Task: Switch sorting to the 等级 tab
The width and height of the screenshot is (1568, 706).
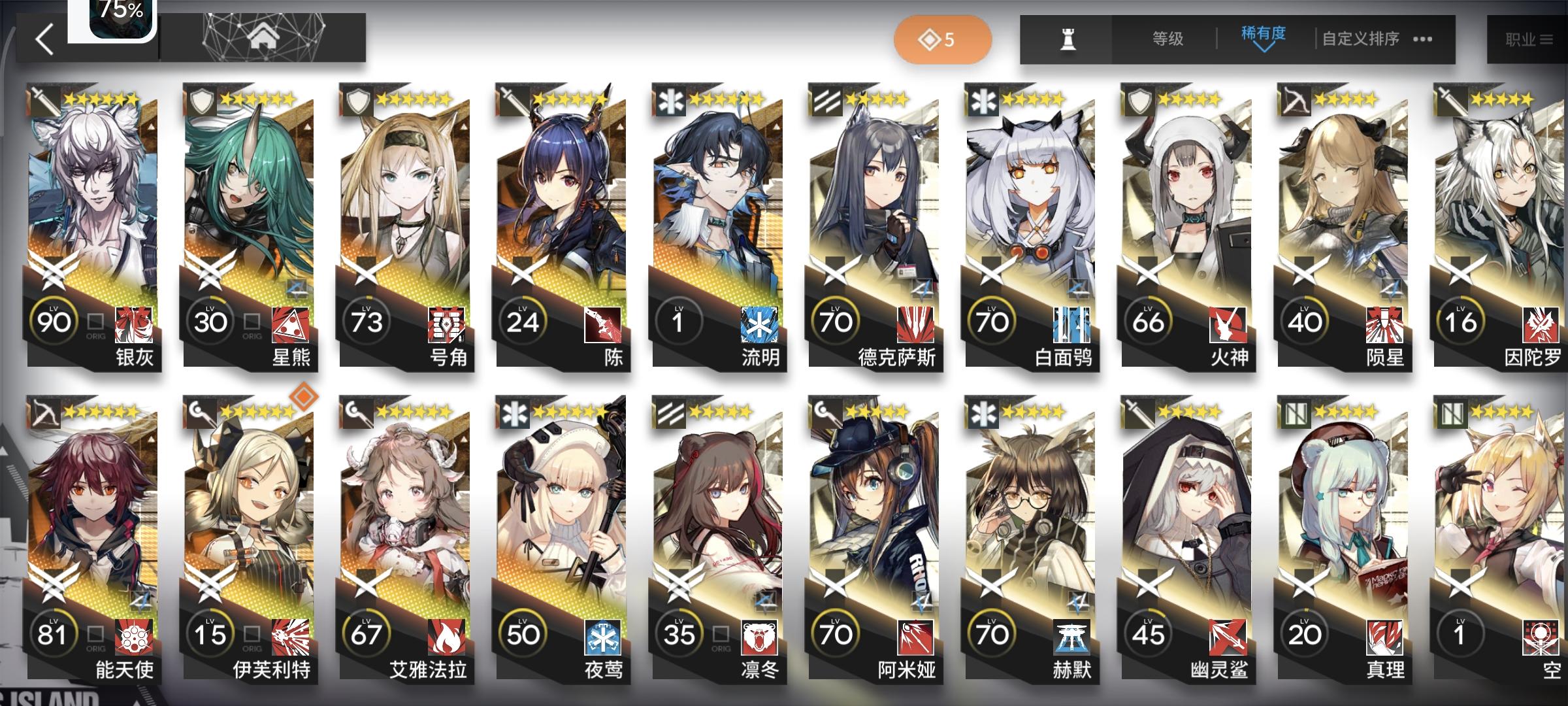Action: [x=1169, y=38]
